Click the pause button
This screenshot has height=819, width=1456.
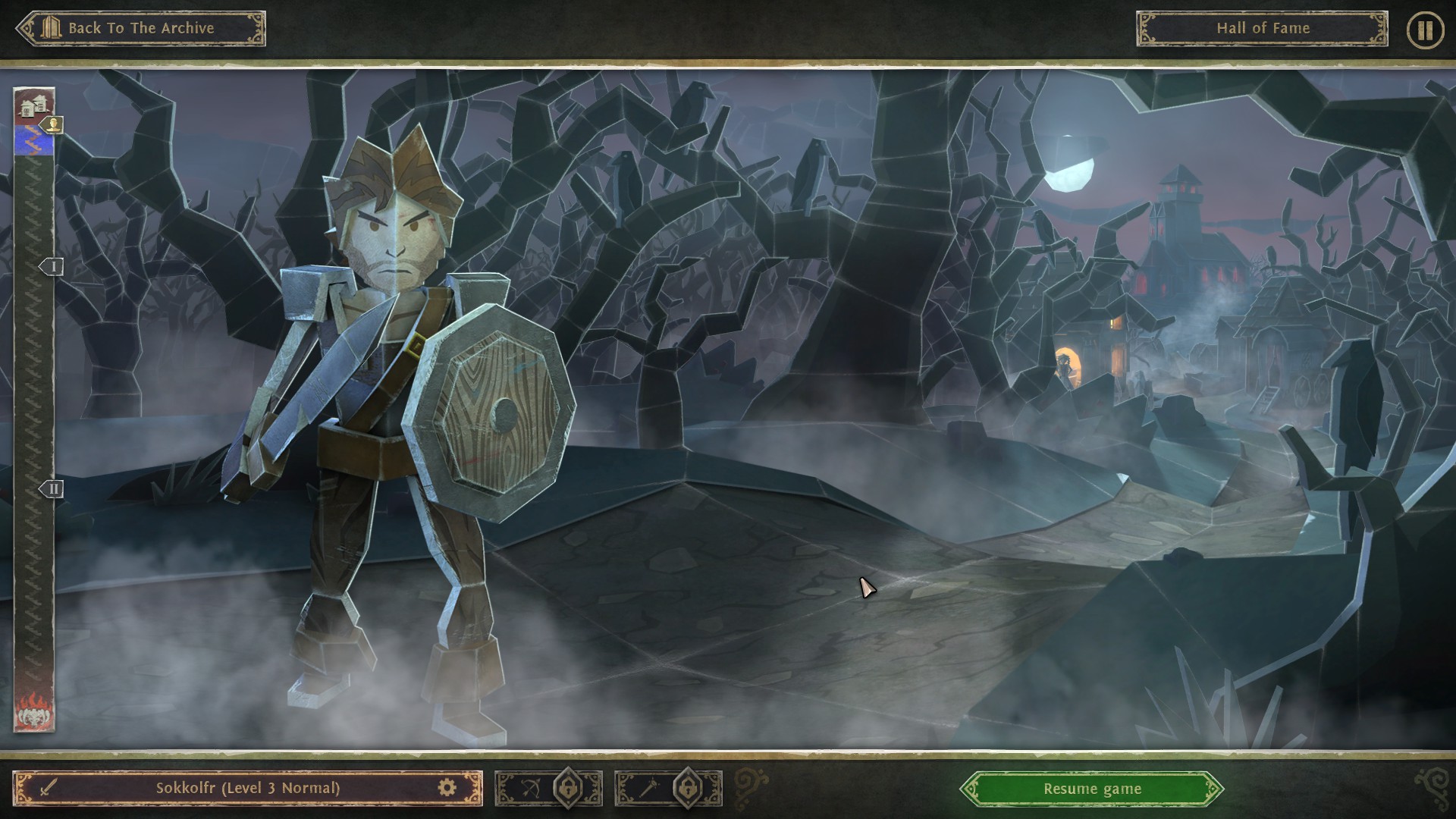(1425, 30)
